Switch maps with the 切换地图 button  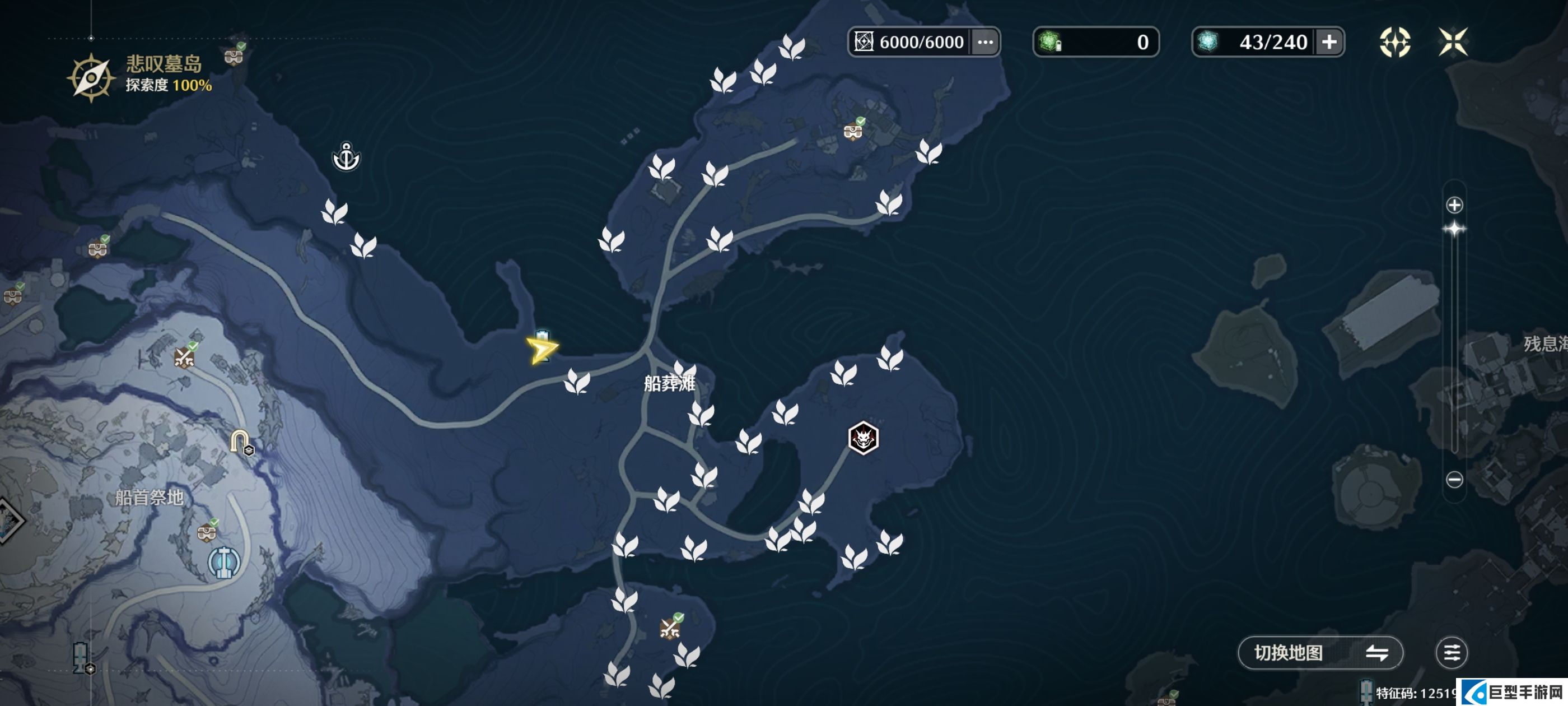(x=1320, y=653)
